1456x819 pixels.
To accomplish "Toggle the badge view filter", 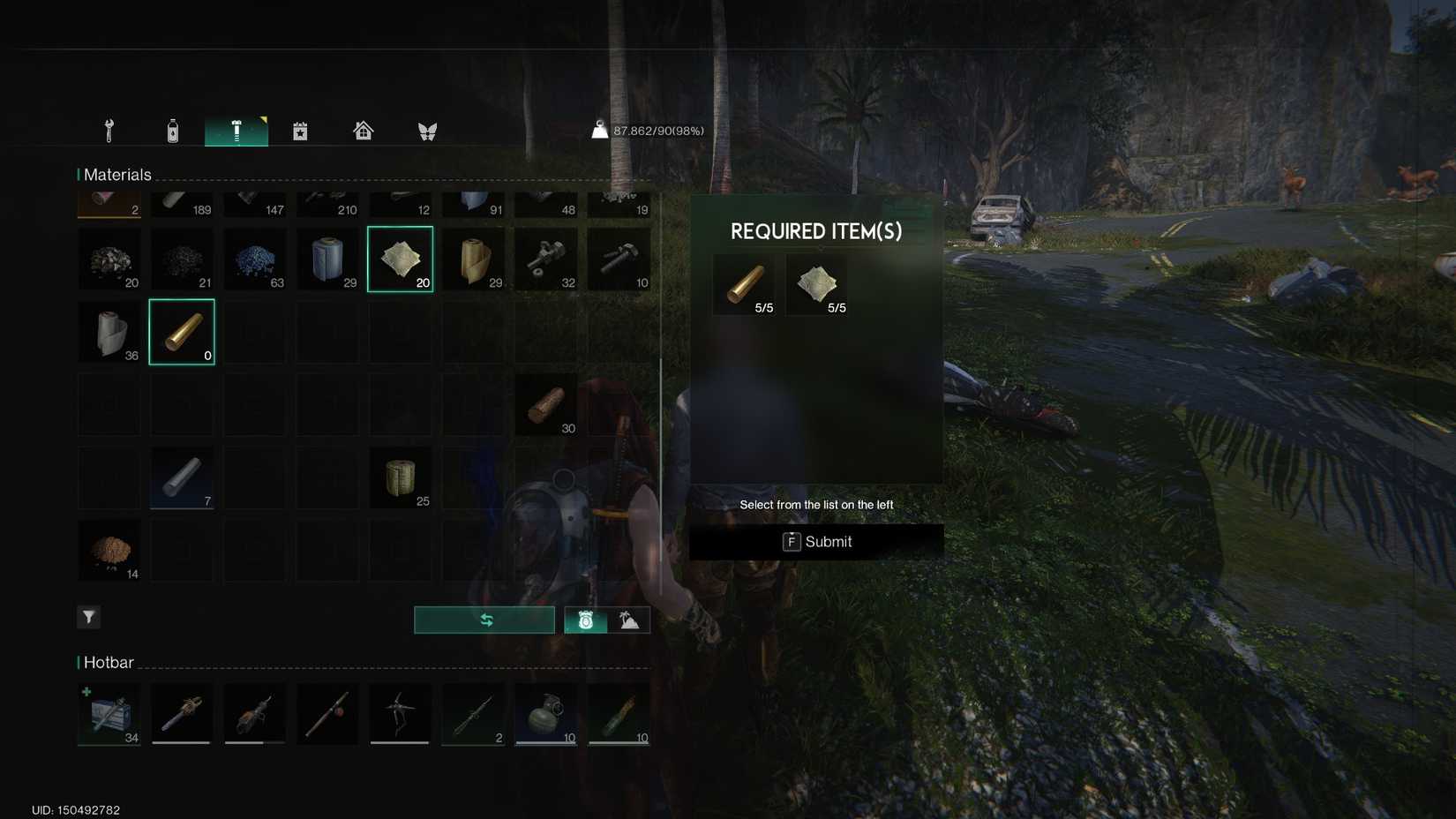I will pos(586,619).
